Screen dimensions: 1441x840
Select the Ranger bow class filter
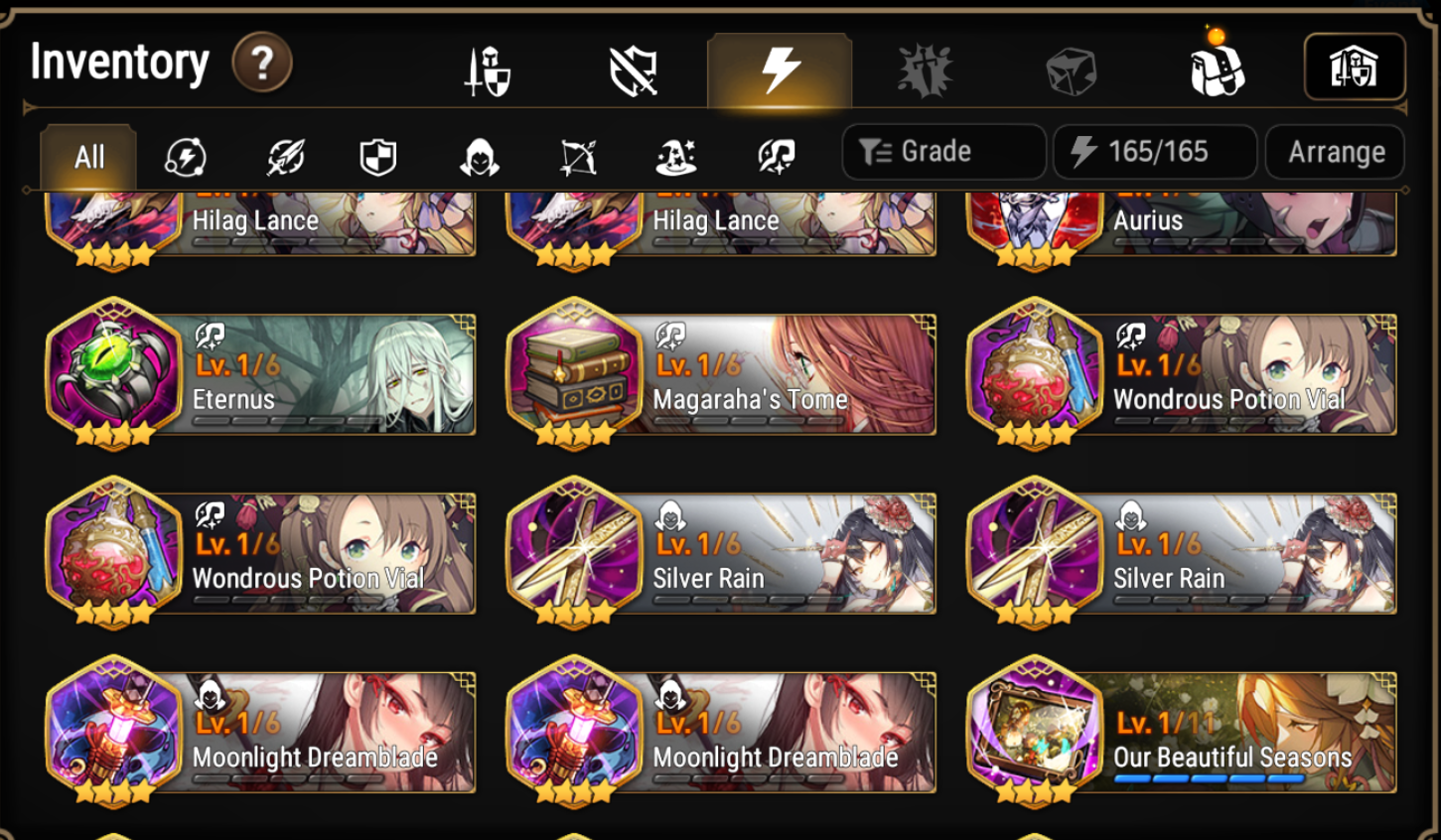pyautogui.click(x=578, y=156)
